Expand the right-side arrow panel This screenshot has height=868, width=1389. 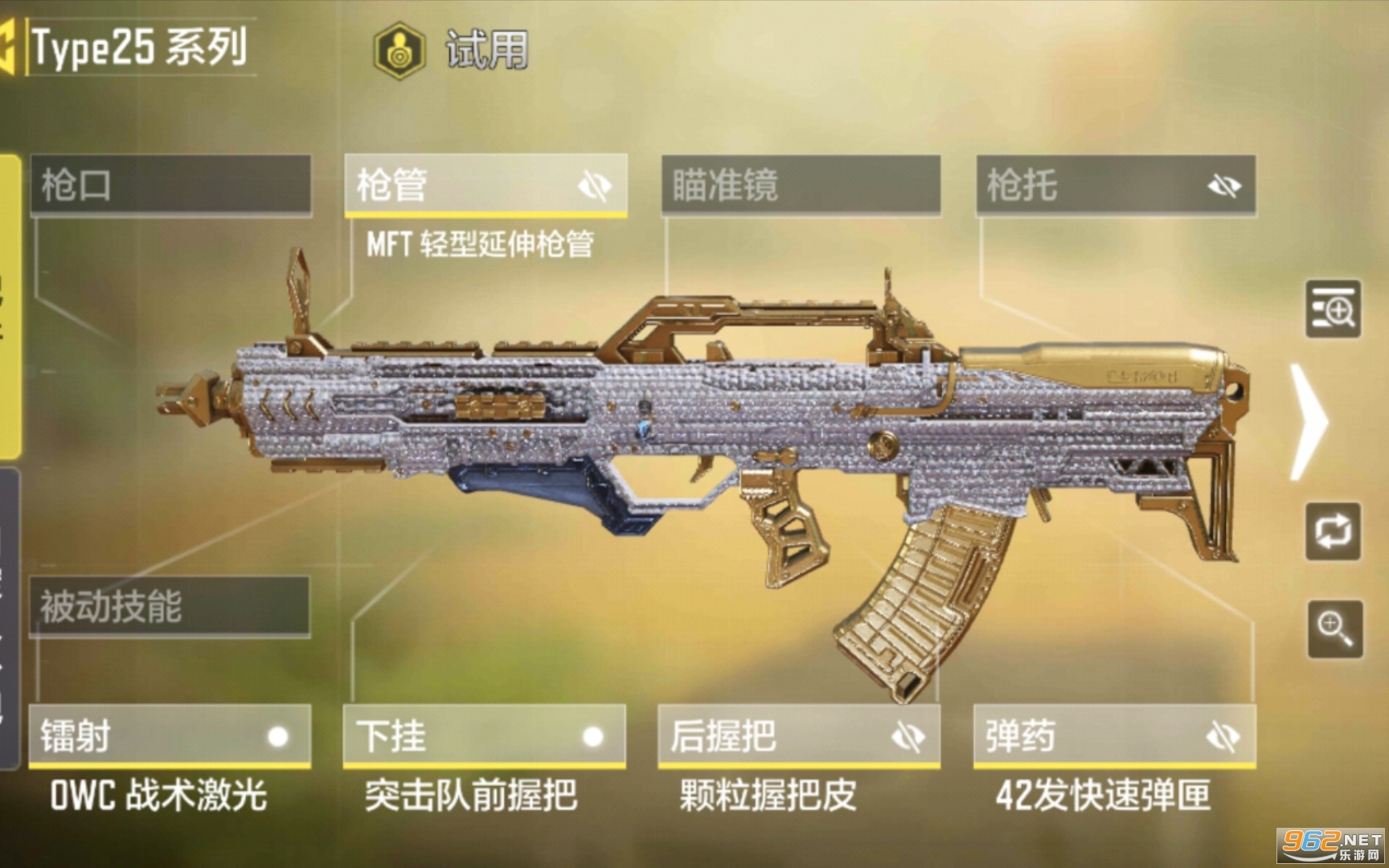[x=1309, y=421]
